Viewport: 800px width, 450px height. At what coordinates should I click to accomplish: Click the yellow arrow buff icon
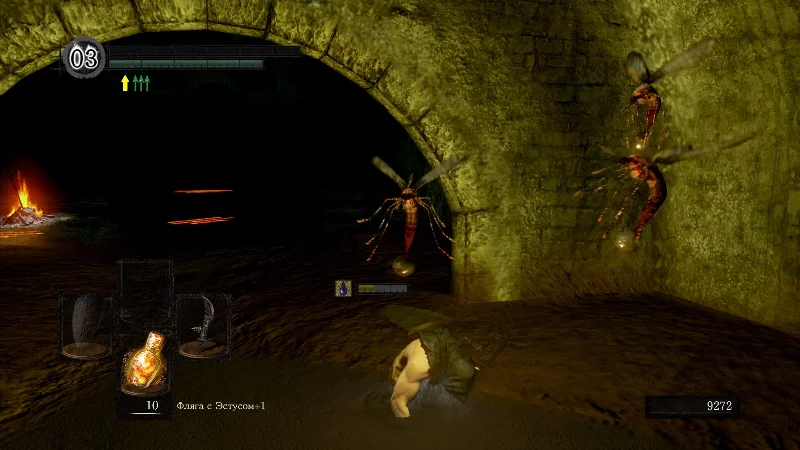(125, 83)
